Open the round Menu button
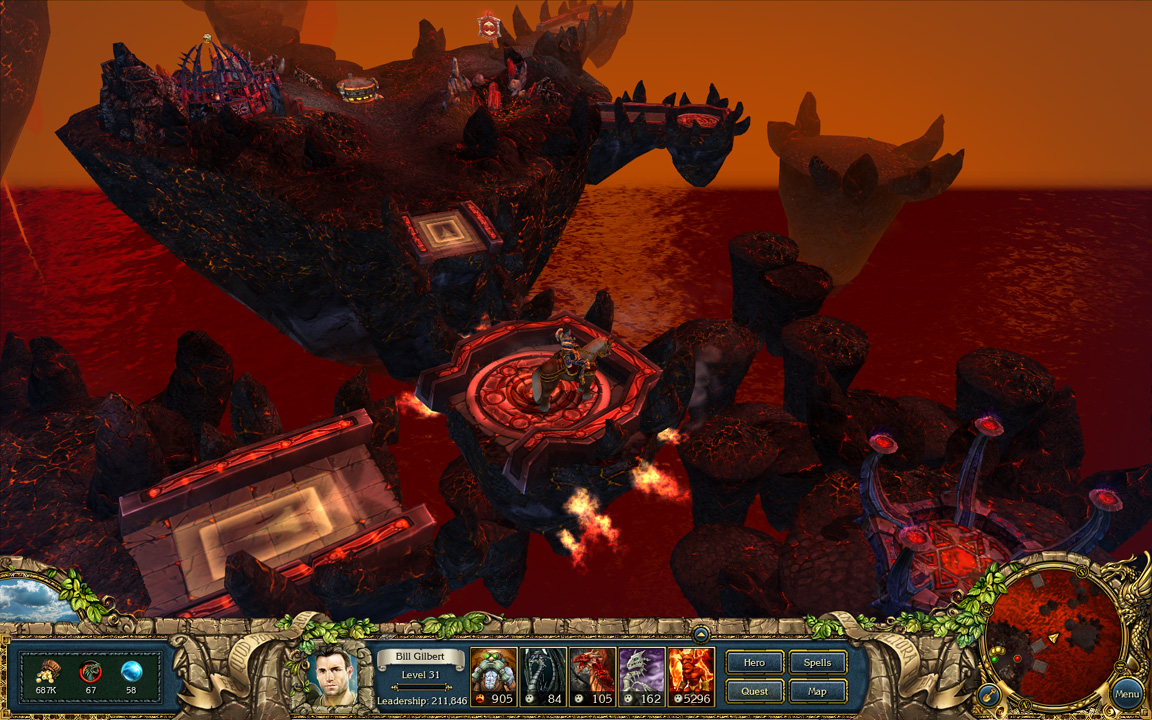This screenshot has width=1152, height=720. [x=1127, y=694]
